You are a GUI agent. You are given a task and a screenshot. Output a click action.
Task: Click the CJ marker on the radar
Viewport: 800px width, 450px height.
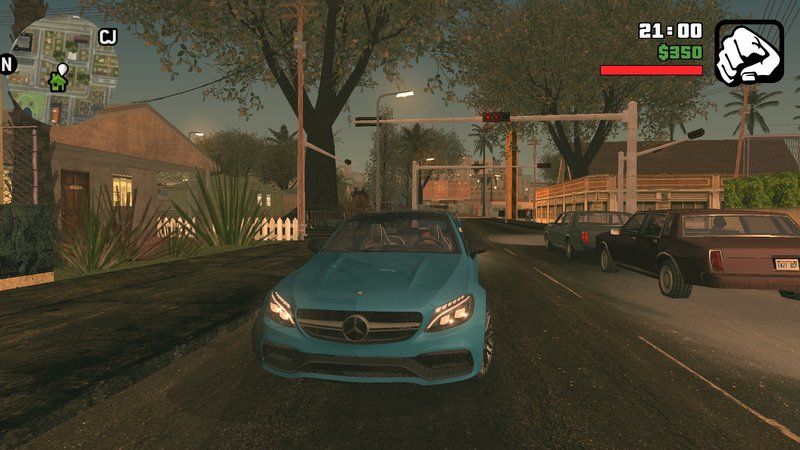tap(108, 37)
